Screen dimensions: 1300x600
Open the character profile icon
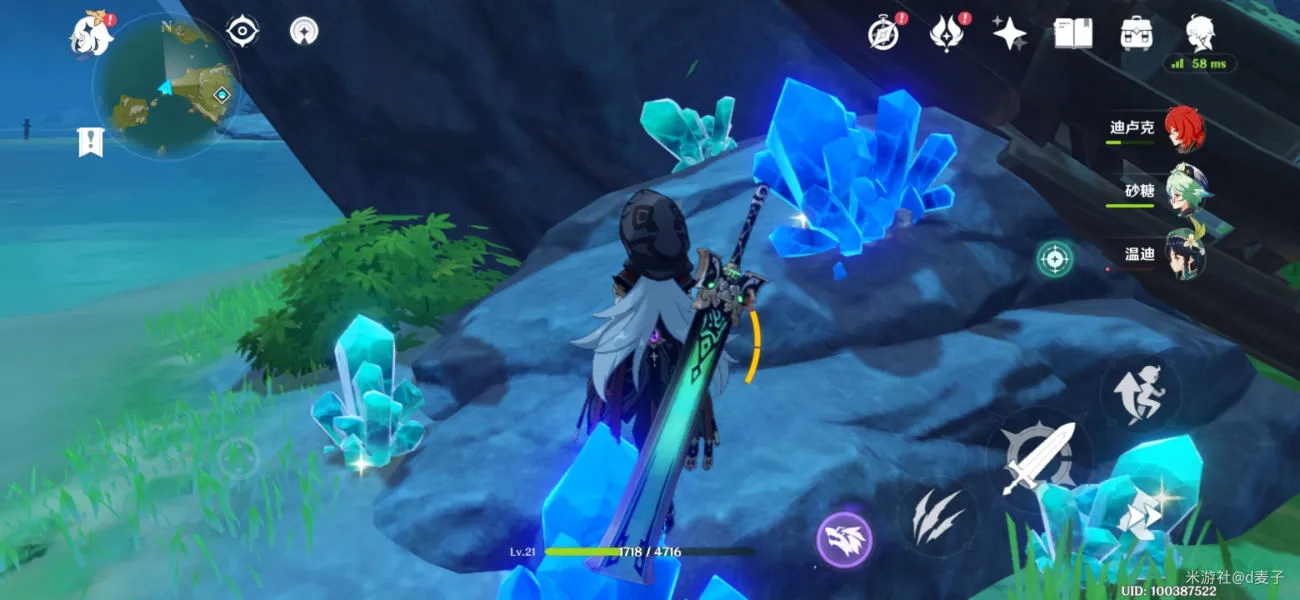point(1200,34)
